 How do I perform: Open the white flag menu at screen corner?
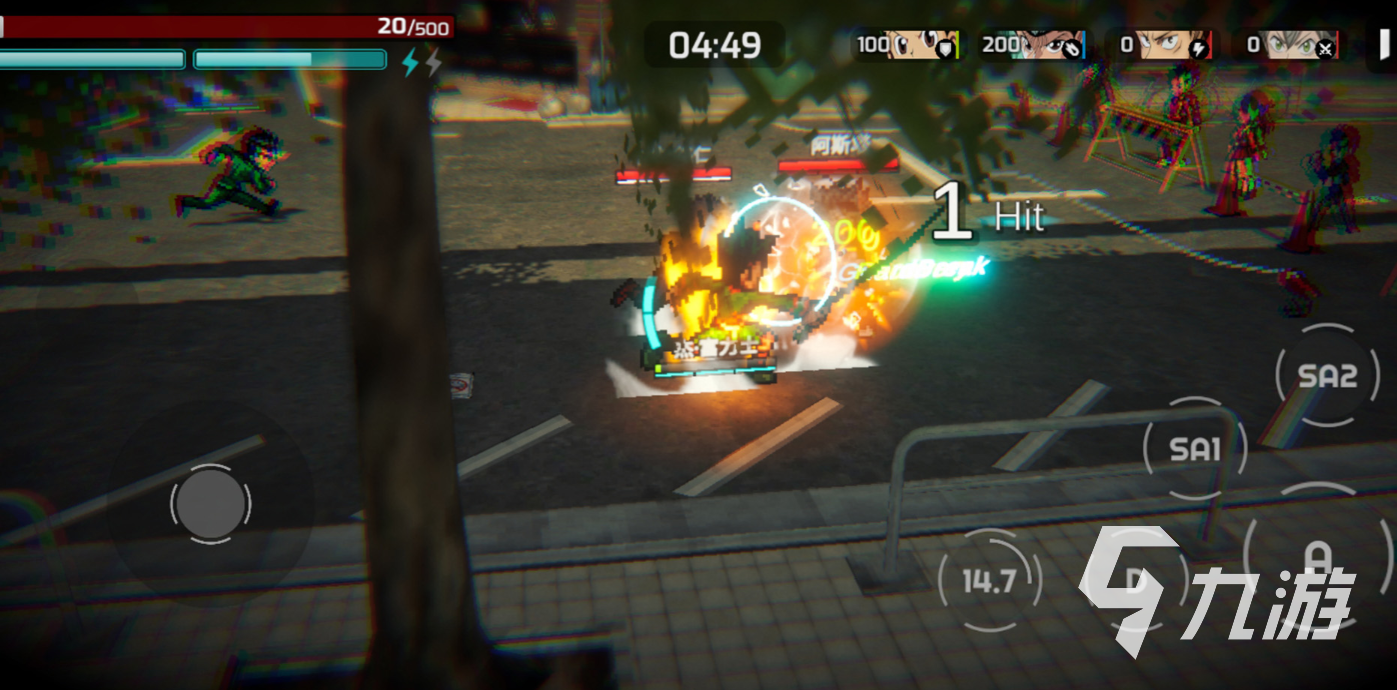(x=1385, y=44)
